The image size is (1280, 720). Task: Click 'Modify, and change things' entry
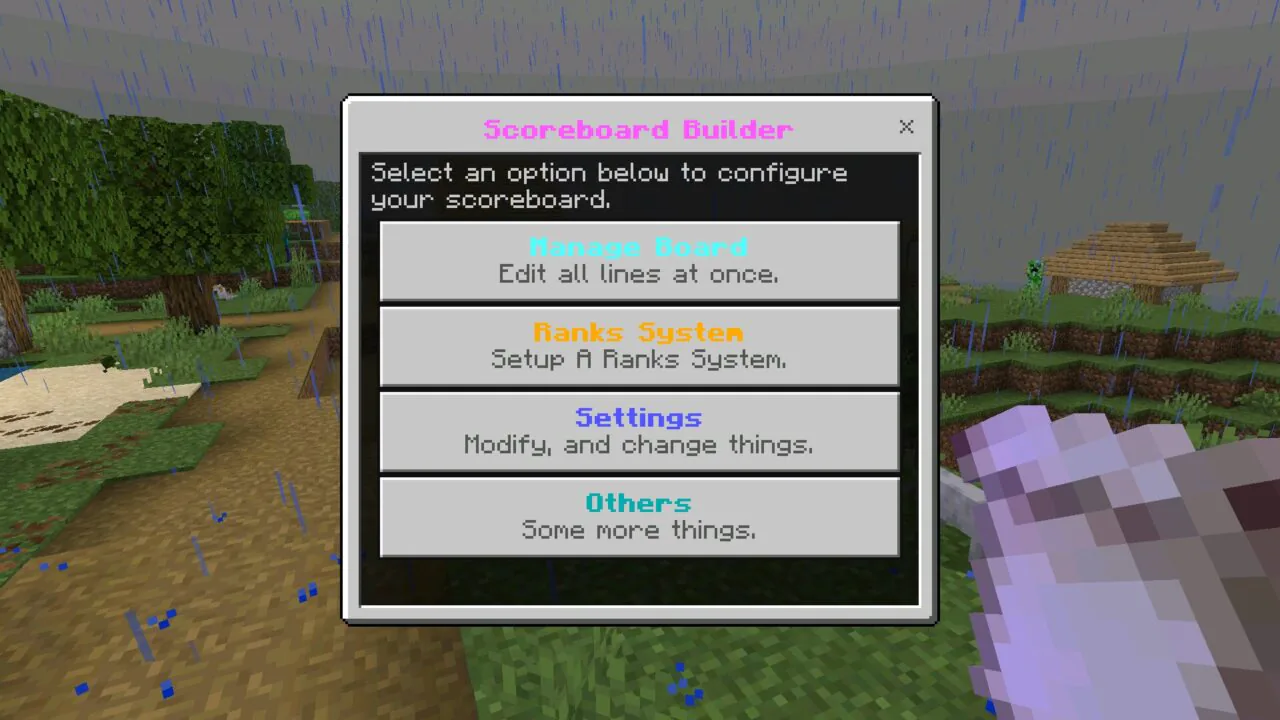coord(639,445)
